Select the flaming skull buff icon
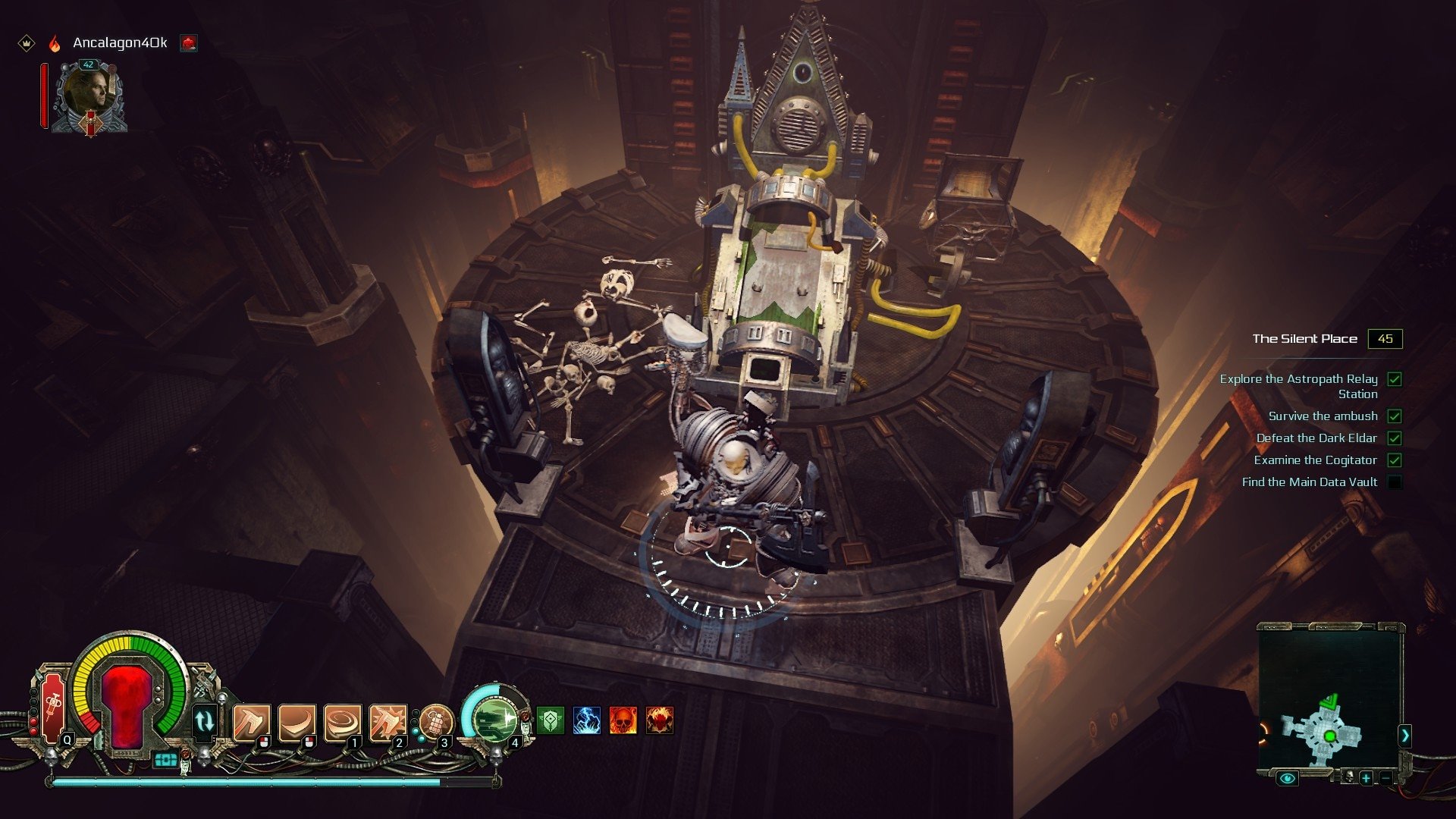 [x=660, y=720]
